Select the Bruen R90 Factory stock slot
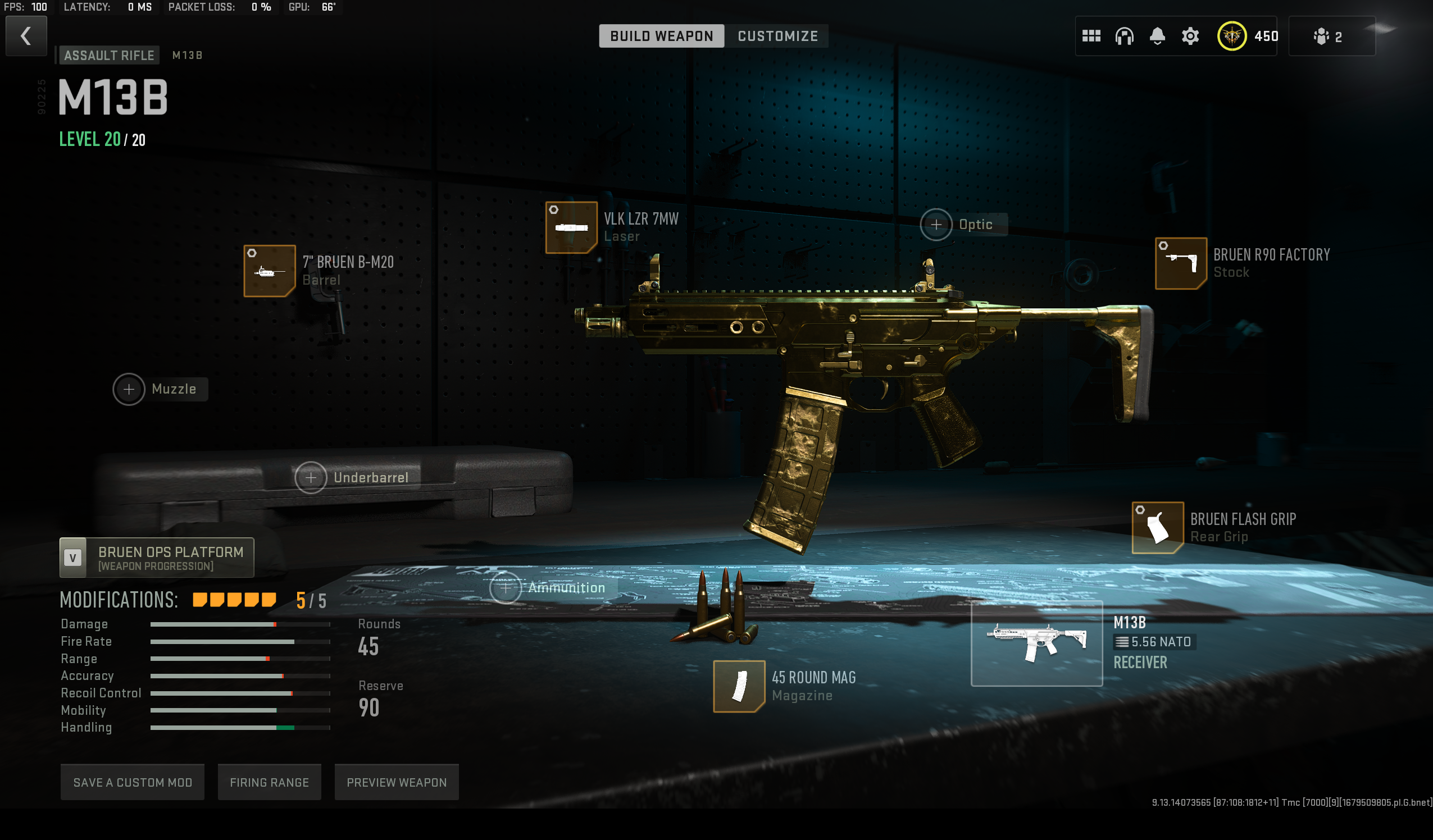The width and height of the screenshot is (1433, 840). (x=1181, y=264)
